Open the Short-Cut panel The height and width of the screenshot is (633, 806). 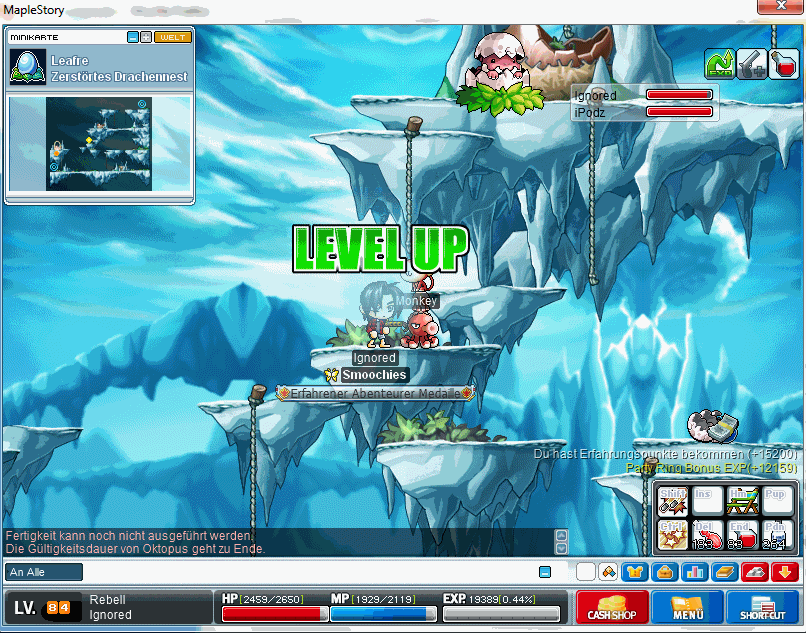pyautogui.click(x=763, y=607)
